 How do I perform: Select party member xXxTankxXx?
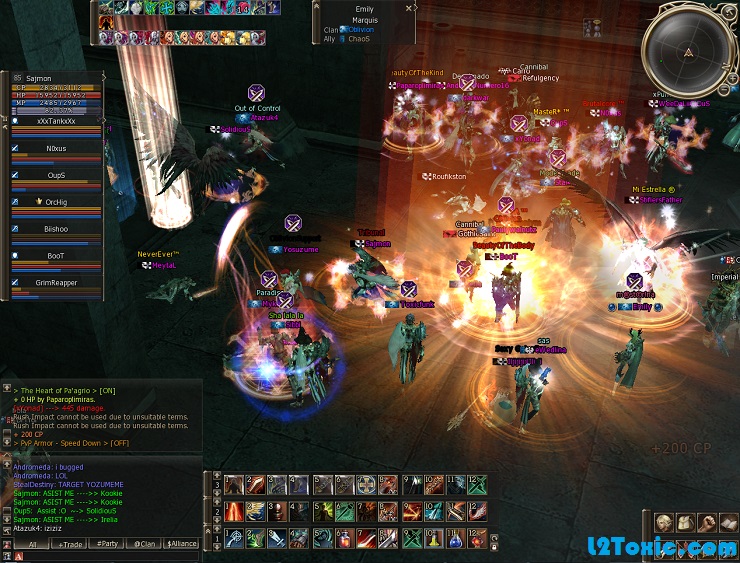(x=56, y=121)
